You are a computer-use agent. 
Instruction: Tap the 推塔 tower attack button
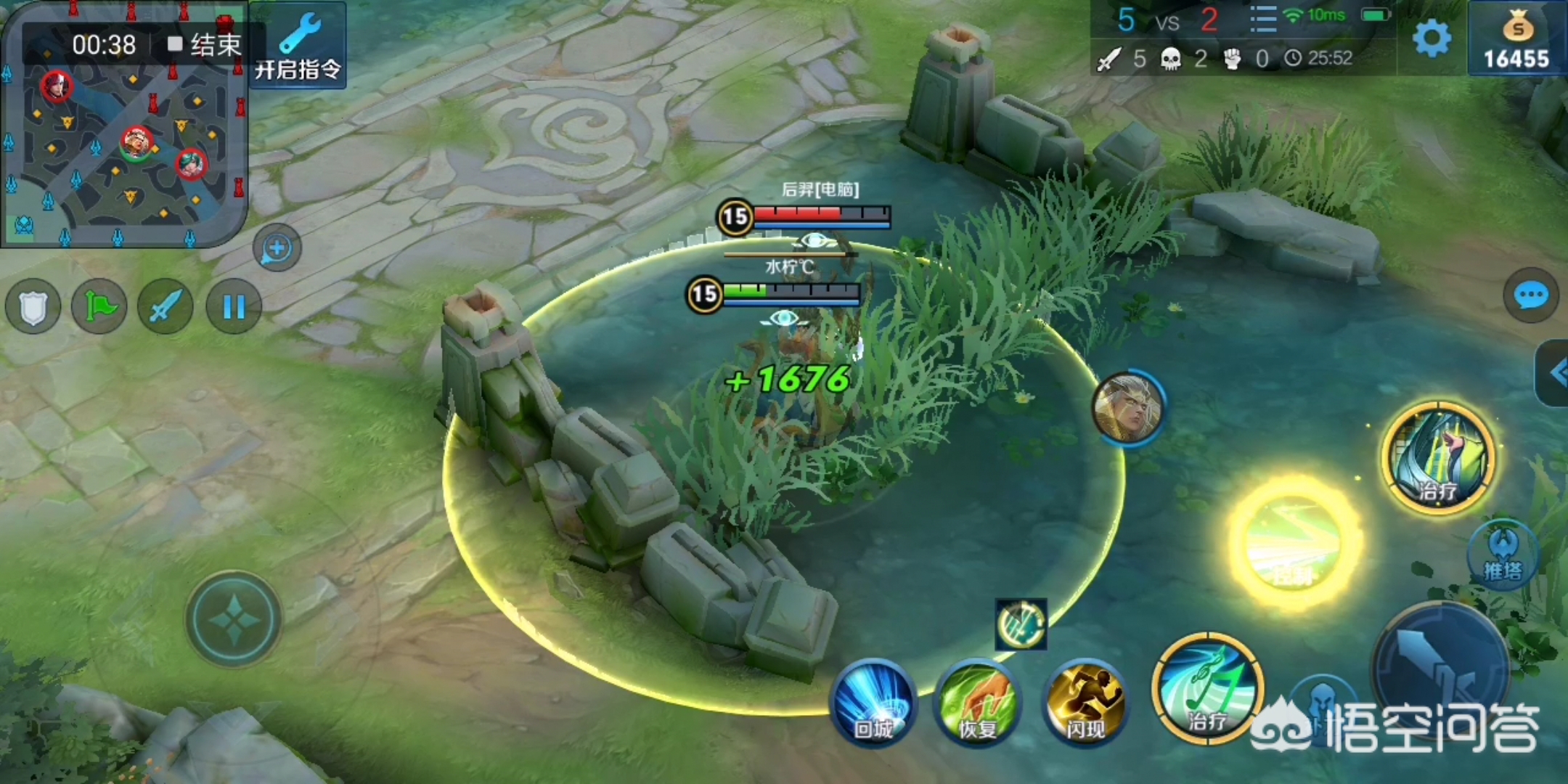coord(1503,555)
